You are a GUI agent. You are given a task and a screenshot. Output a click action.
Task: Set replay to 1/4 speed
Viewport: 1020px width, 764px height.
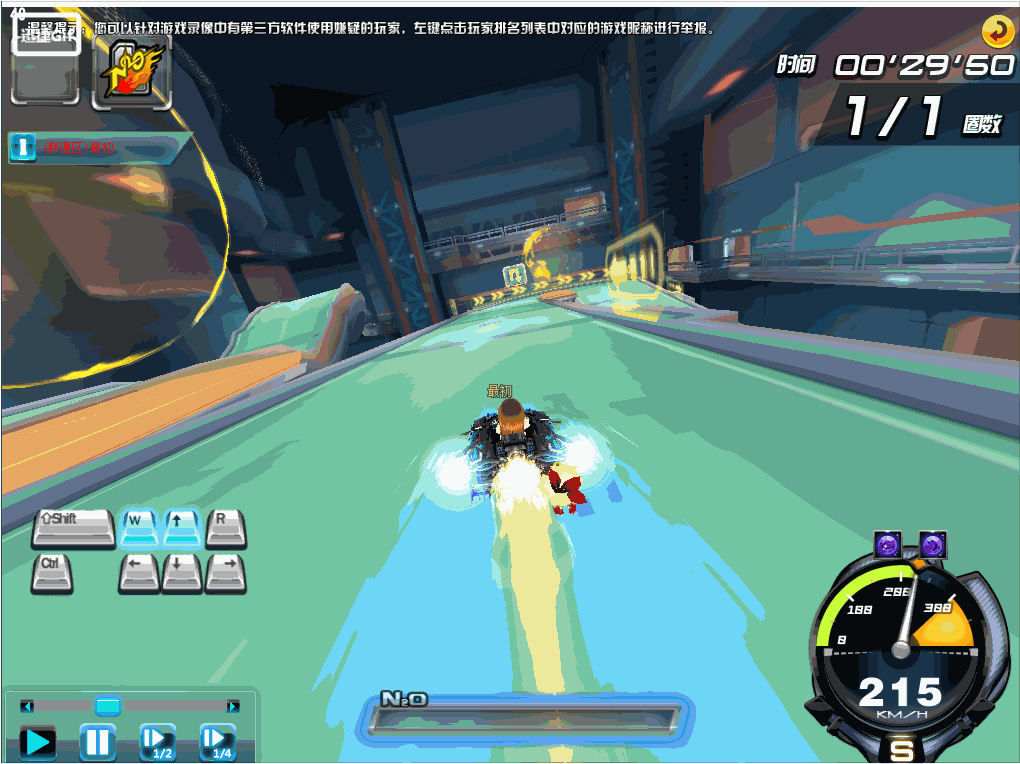(217, 741)
